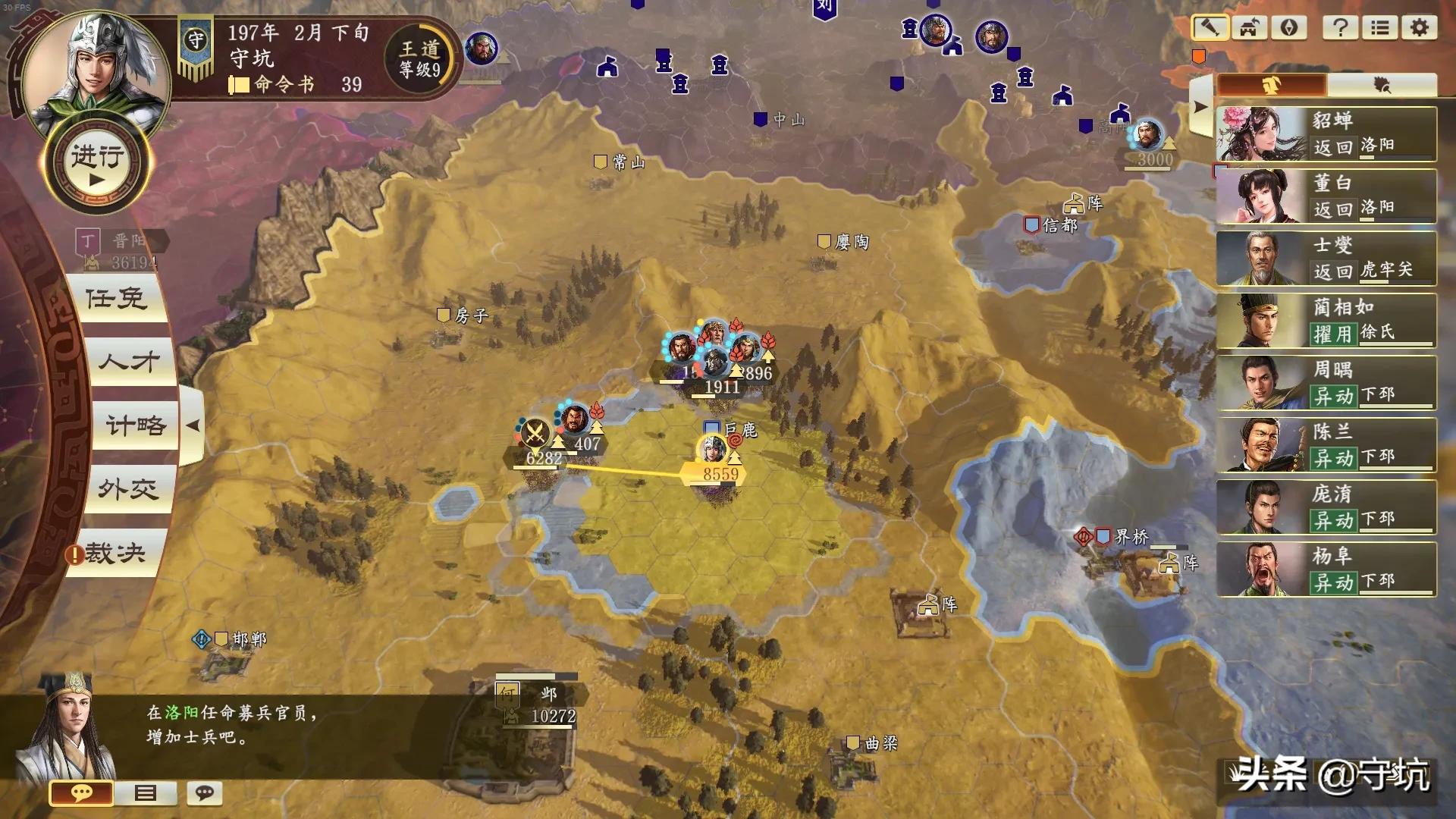Collapse the officer list panel arrow

pyautogui.click(x=1200, y=107)
